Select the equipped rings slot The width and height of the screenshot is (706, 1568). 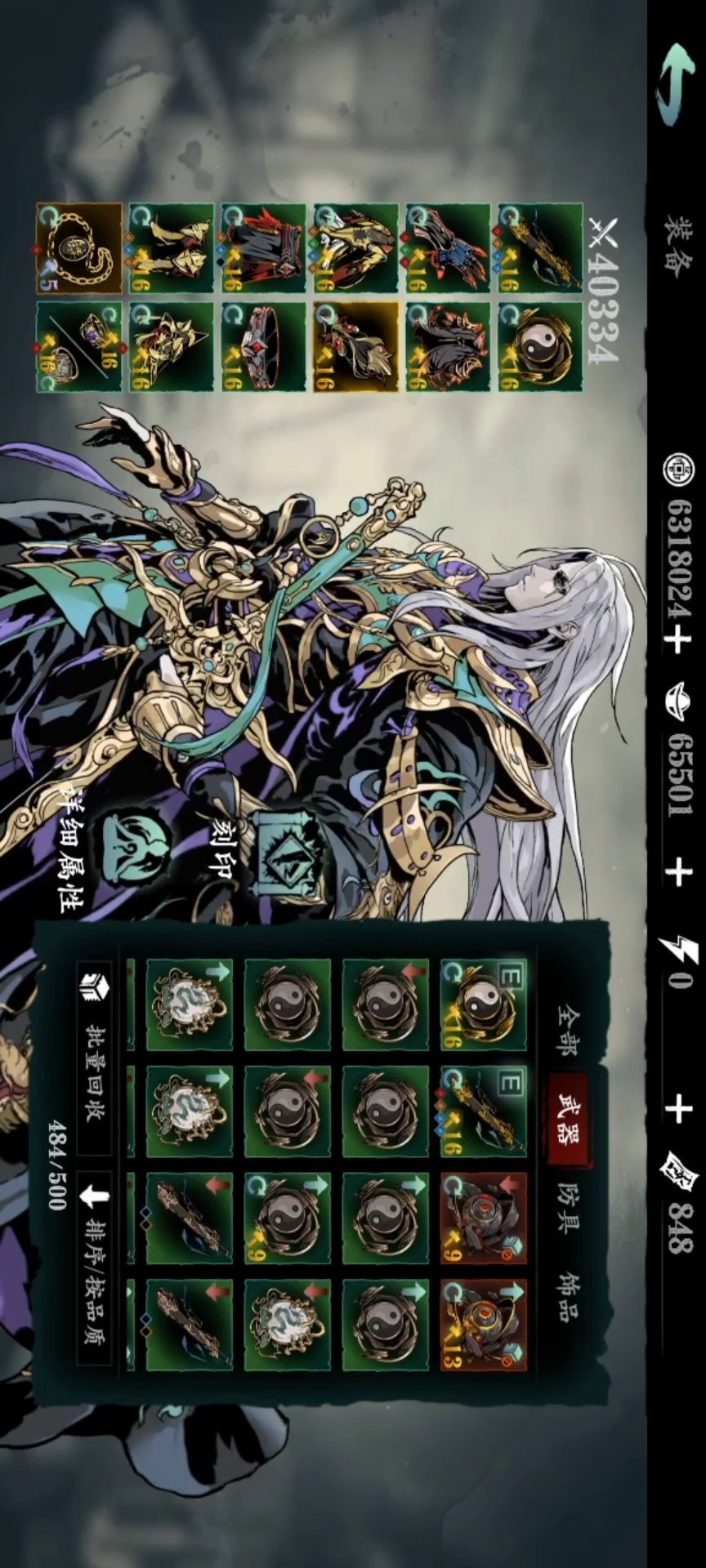(79, 347)
